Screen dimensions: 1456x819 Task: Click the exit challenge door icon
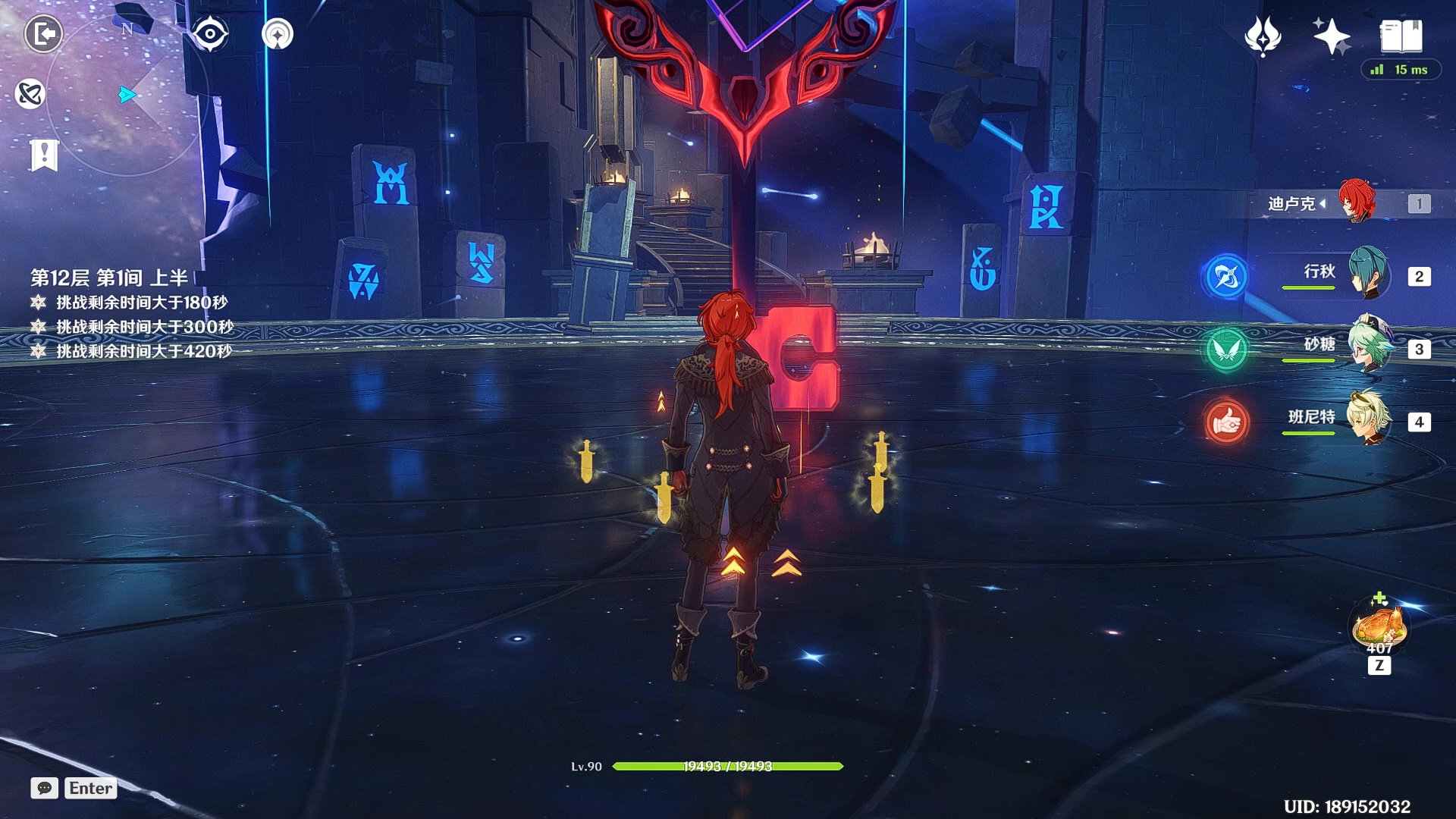43,34
